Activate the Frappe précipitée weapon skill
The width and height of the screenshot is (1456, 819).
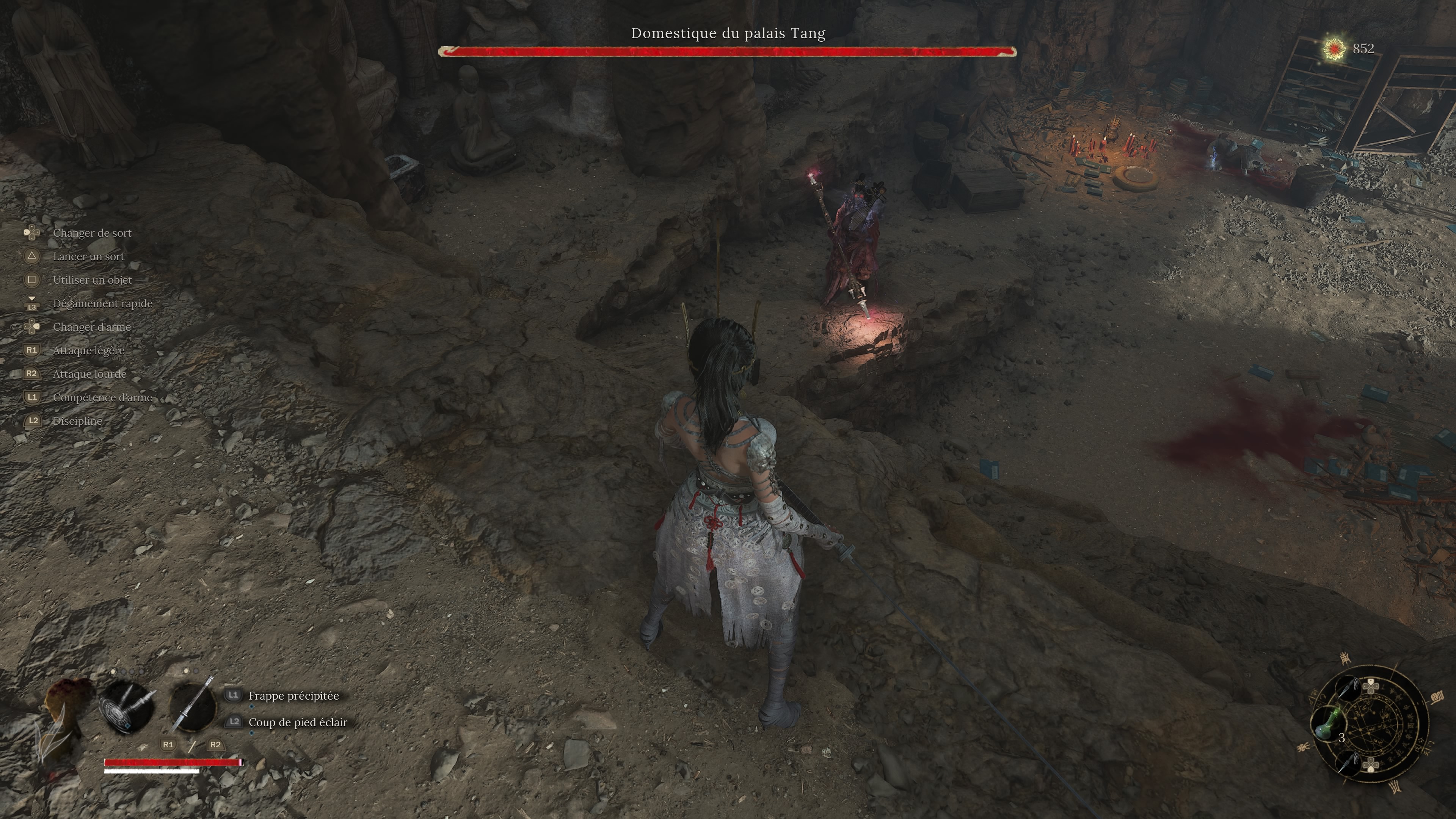pos(293,696)
